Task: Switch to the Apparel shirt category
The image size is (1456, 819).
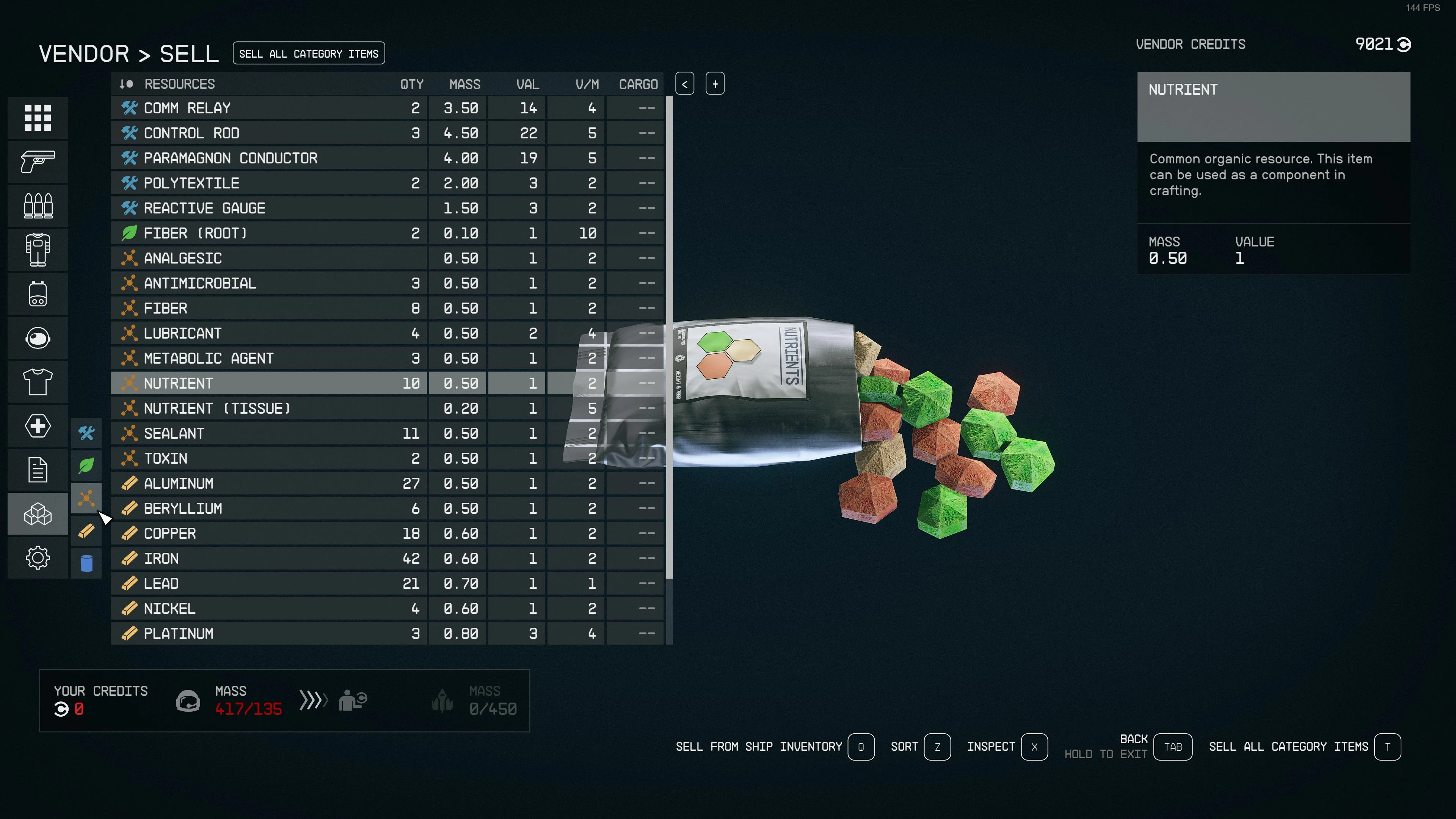Action: pyautogui.click(x=38, y=382)
